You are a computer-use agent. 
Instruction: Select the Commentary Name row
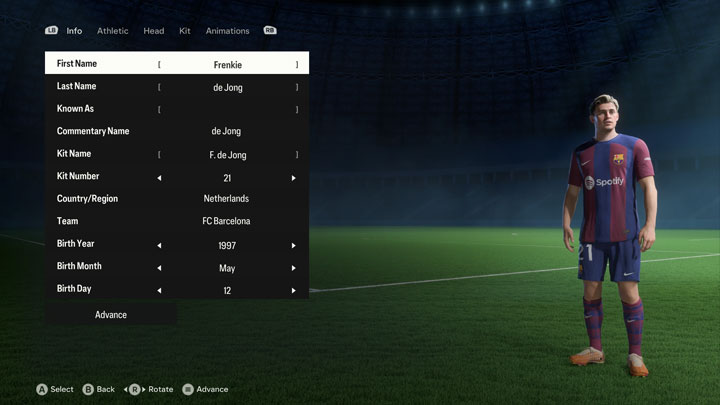pos(177,131)
